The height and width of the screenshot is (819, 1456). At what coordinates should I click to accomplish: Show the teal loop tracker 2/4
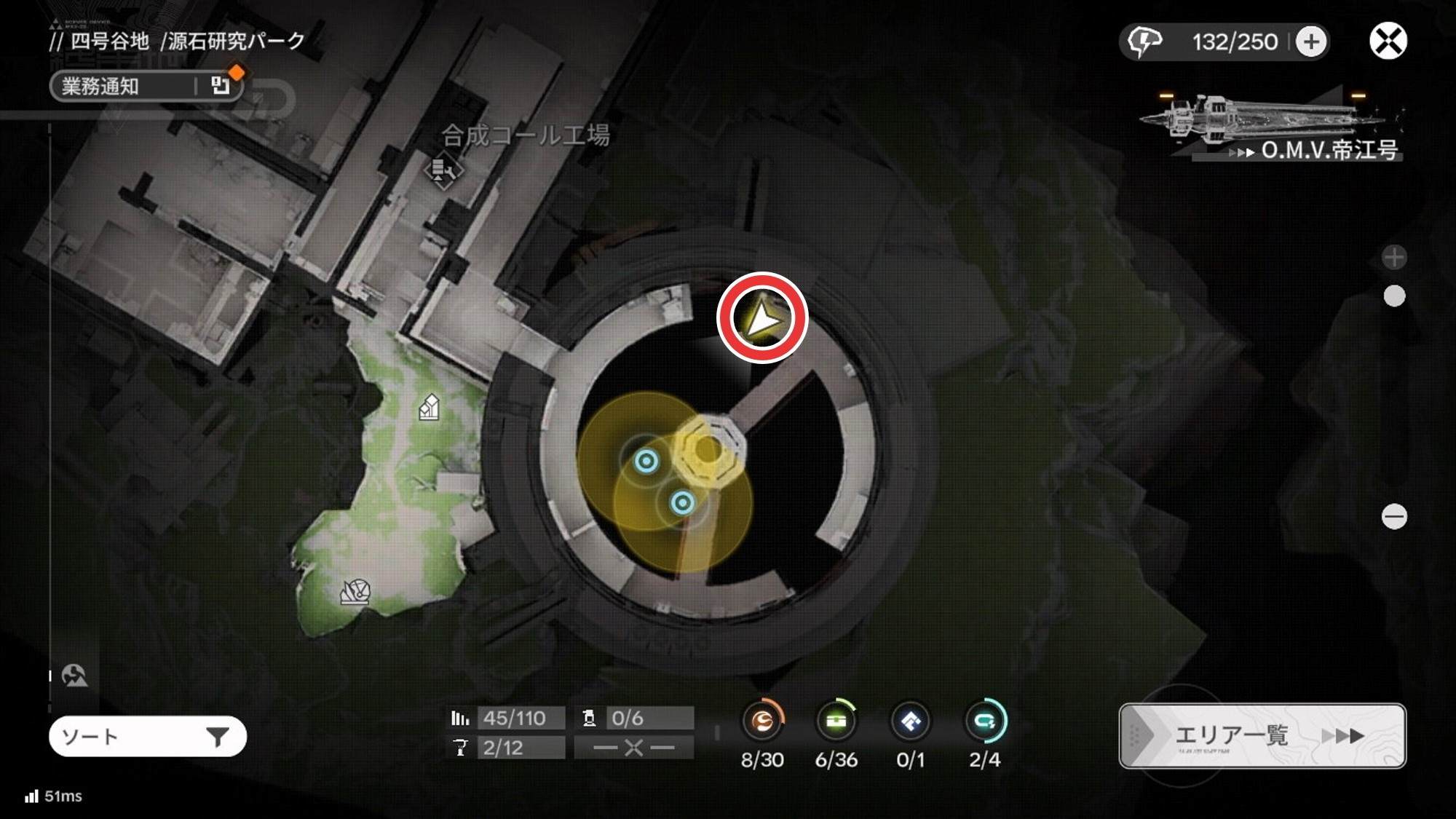[x=985, y=721]
